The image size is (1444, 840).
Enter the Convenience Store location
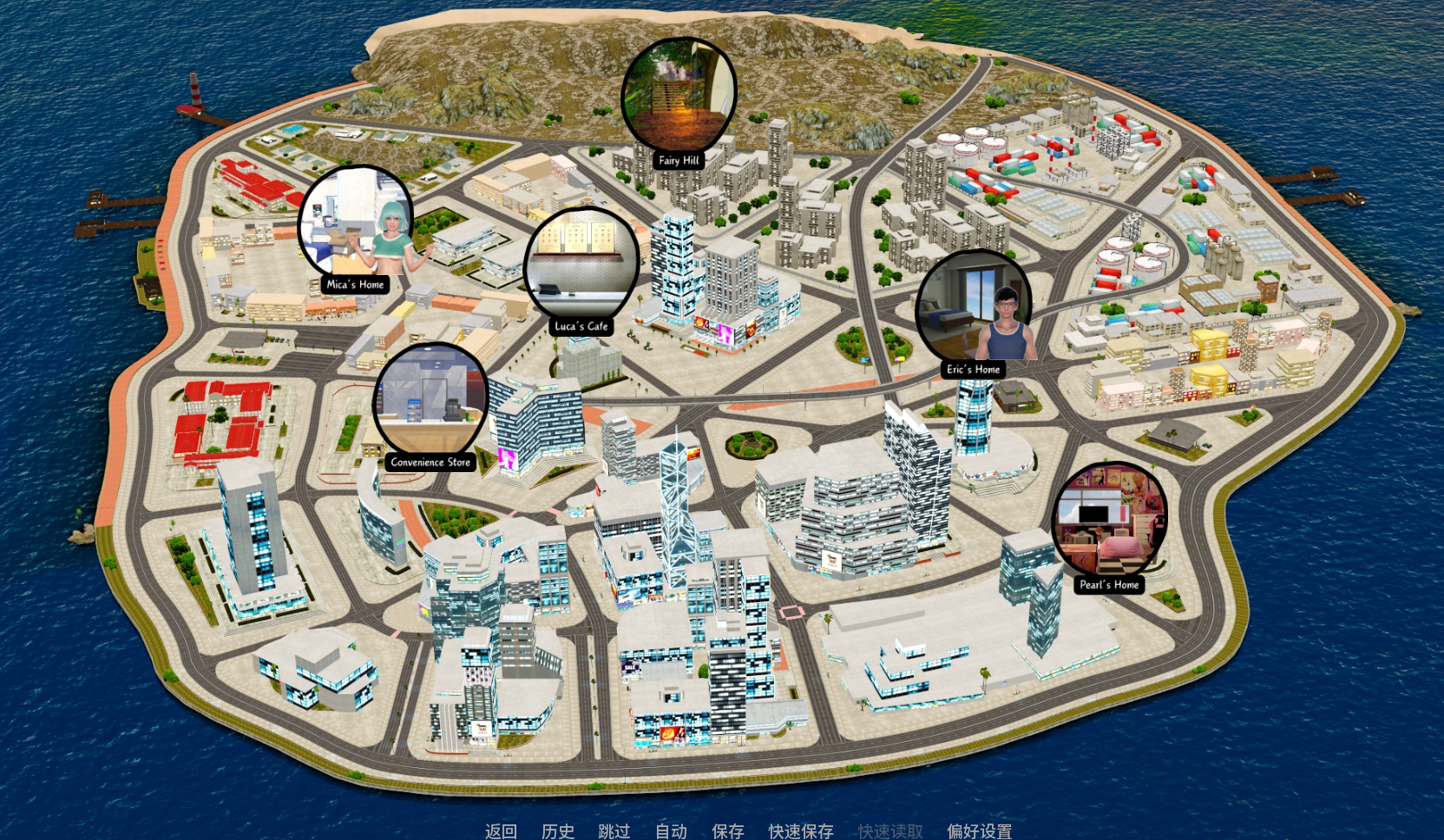[430, 401]
